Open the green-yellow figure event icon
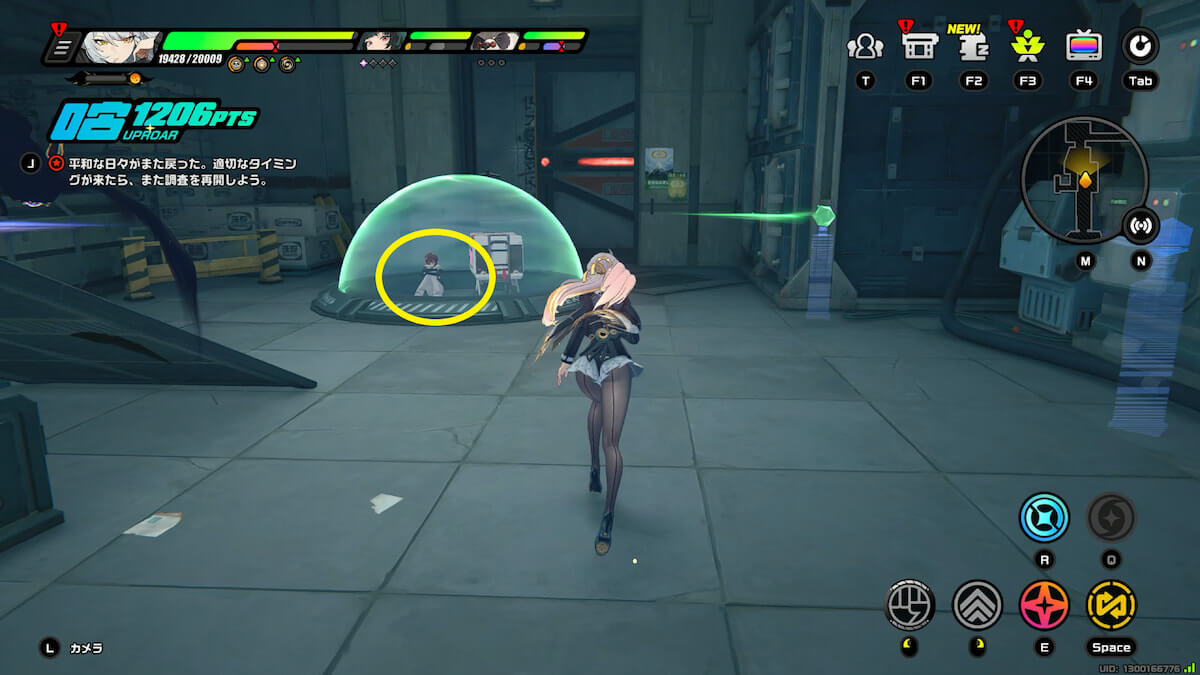This screenshot has width=1200, height=675. [1026, 46]
